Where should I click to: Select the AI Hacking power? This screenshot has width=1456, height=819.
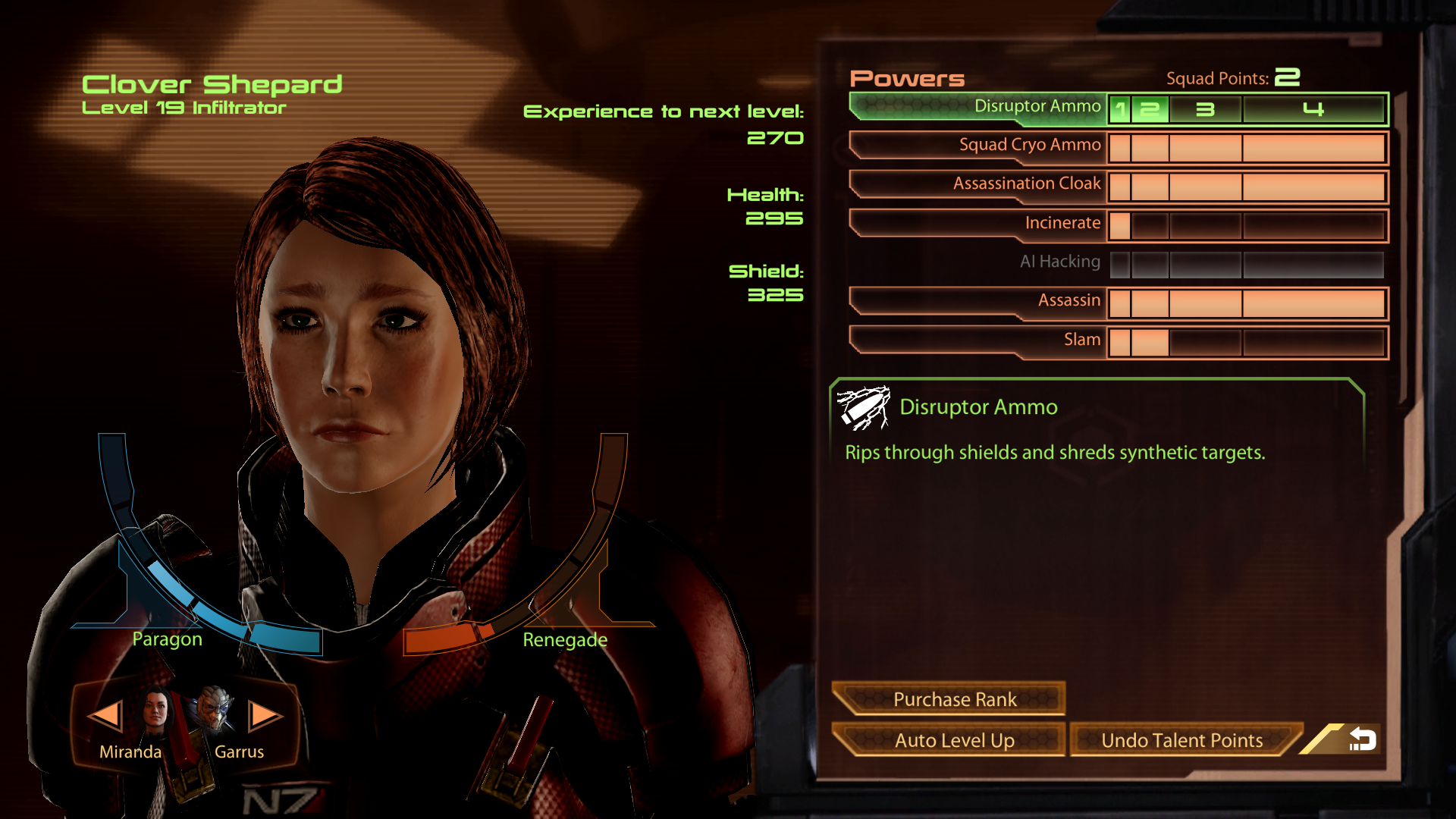[x=1059, y=262]
